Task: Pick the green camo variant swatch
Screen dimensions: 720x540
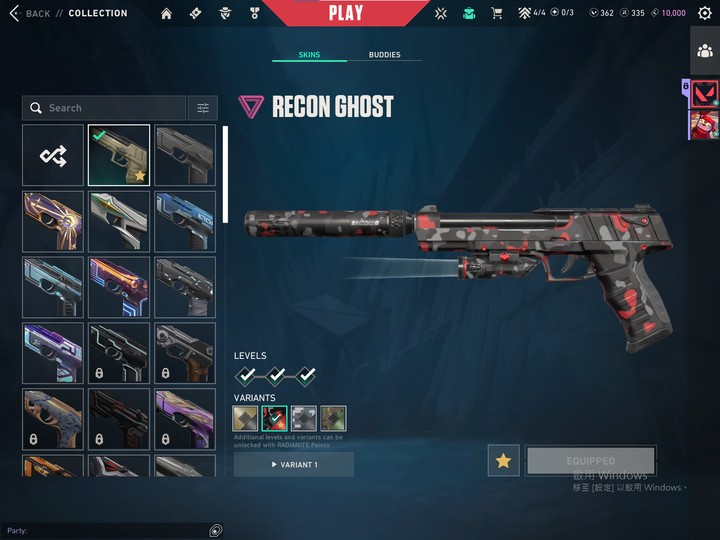Action: (x=333, y=418)
